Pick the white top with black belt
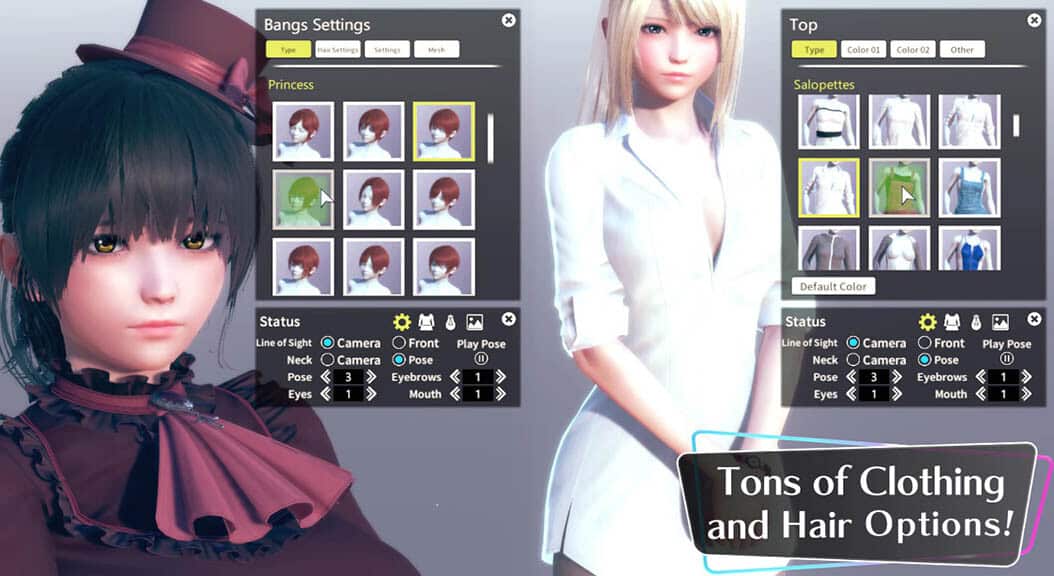Screen dimensions: 1054x576 click(828, 122)
